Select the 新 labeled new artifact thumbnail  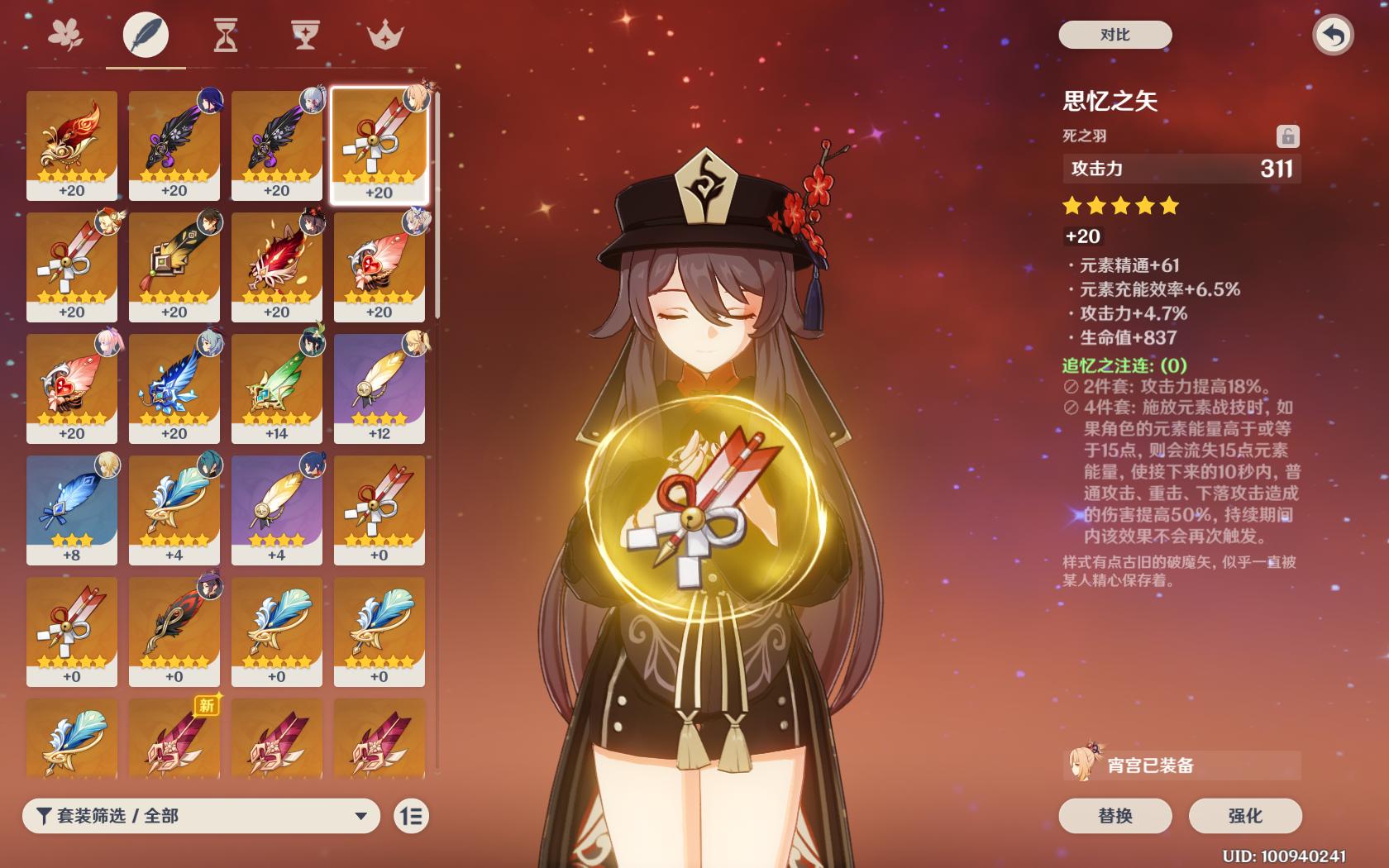point(174,738)
